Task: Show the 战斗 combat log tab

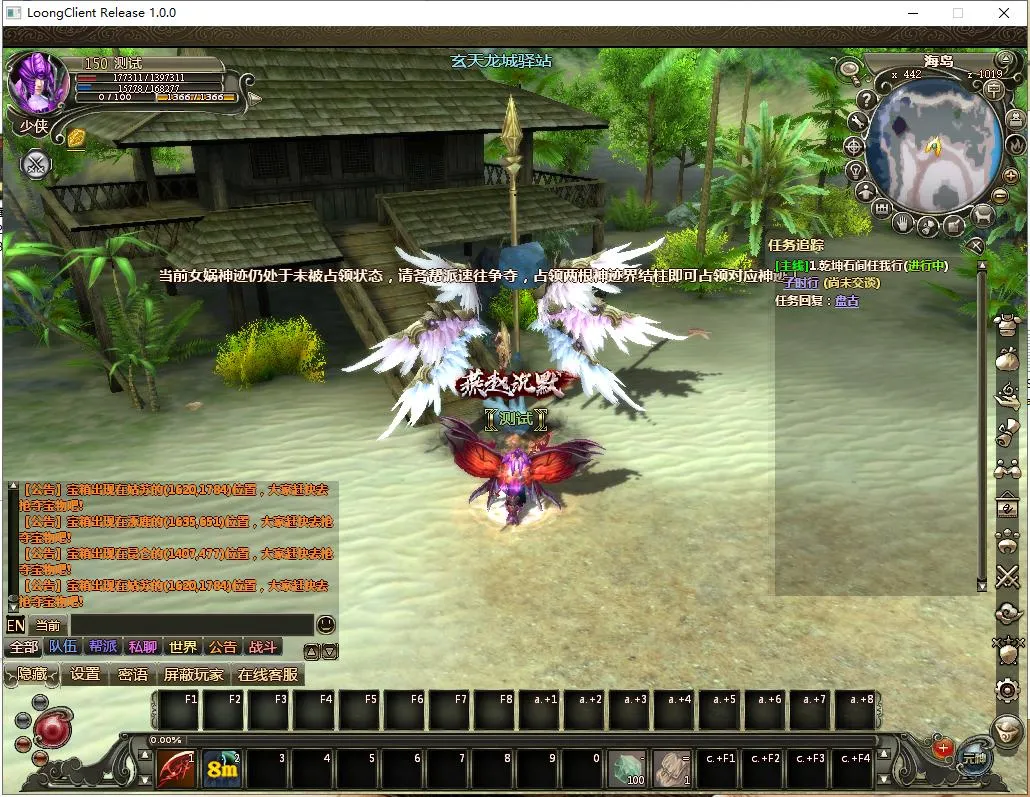Action: 263,647
